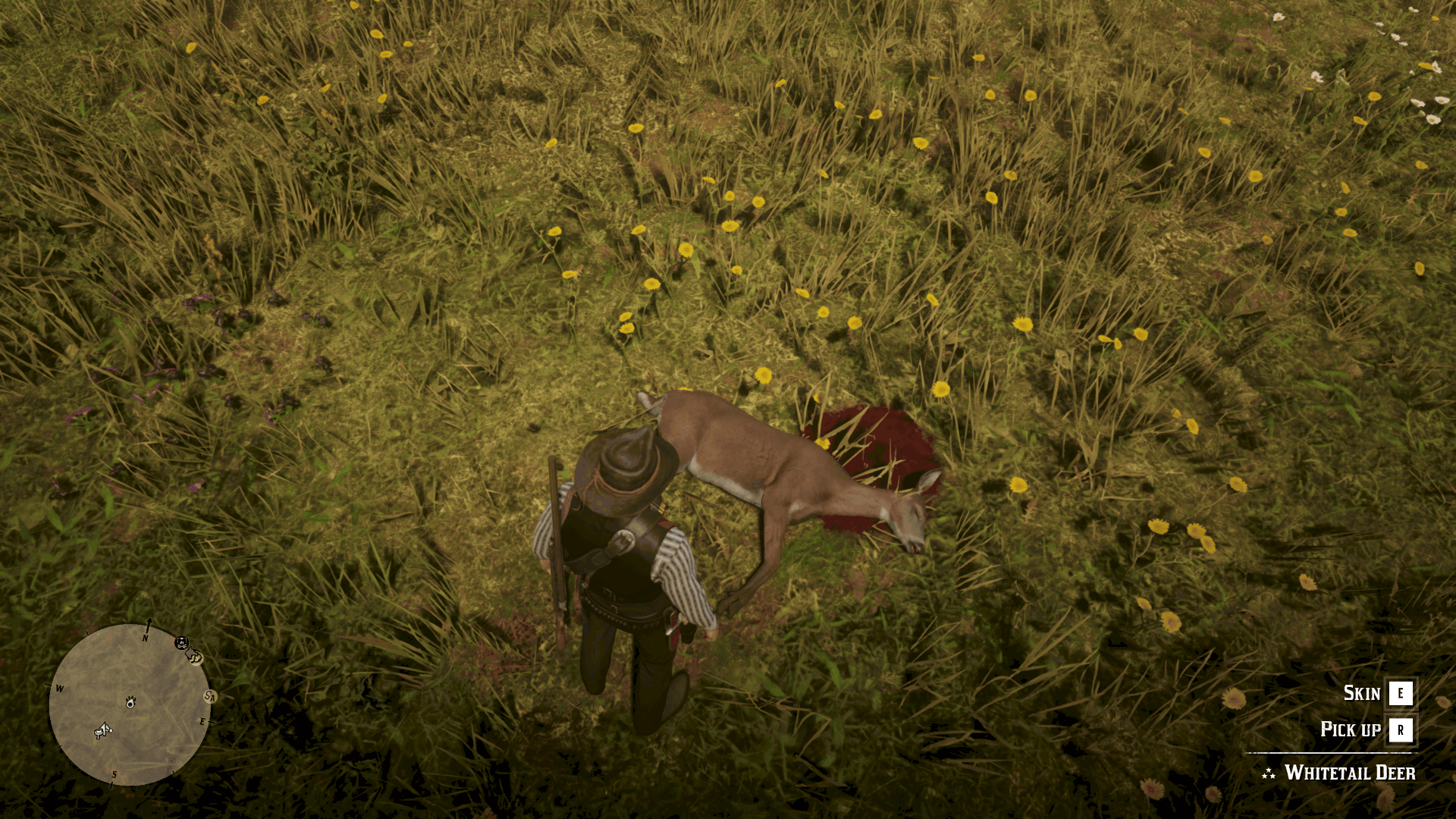Open the circular minimap radar
Image resolution: width=1456 pixels, height=819 pixels.
click(129, 704)
